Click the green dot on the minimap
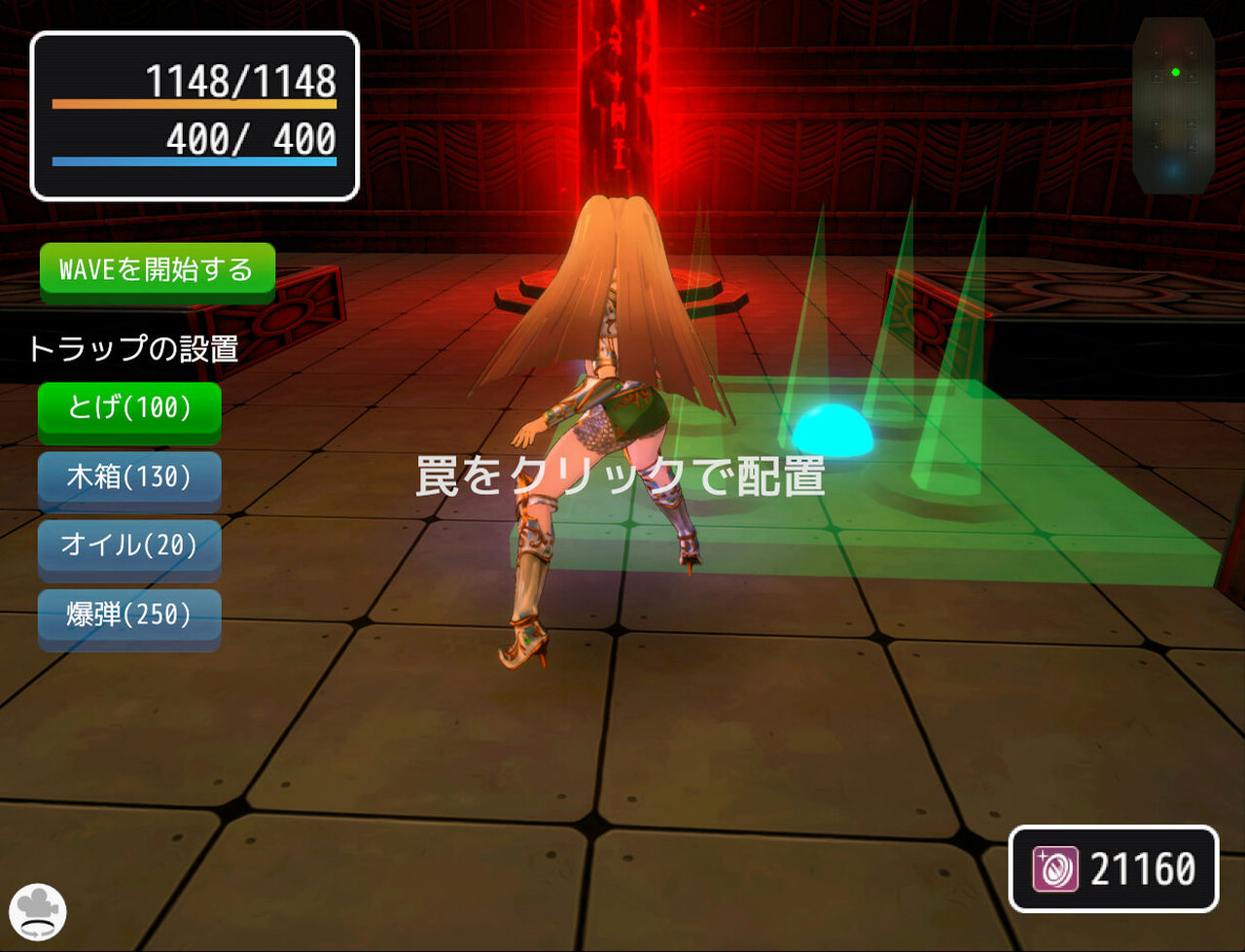Screen dimensions: 1245x952 [x=1176, y=71]
